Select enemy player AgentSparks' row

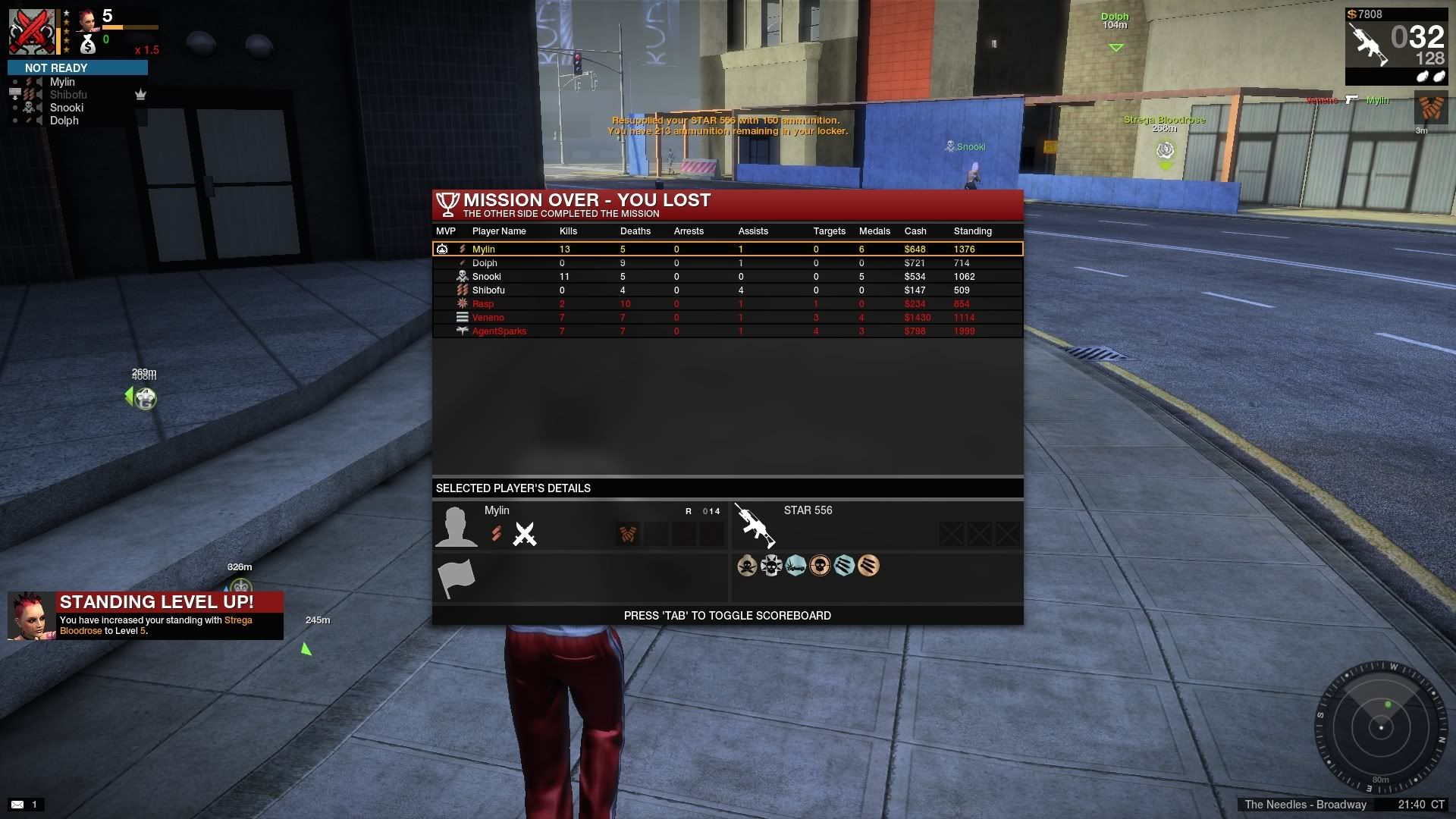726,331
